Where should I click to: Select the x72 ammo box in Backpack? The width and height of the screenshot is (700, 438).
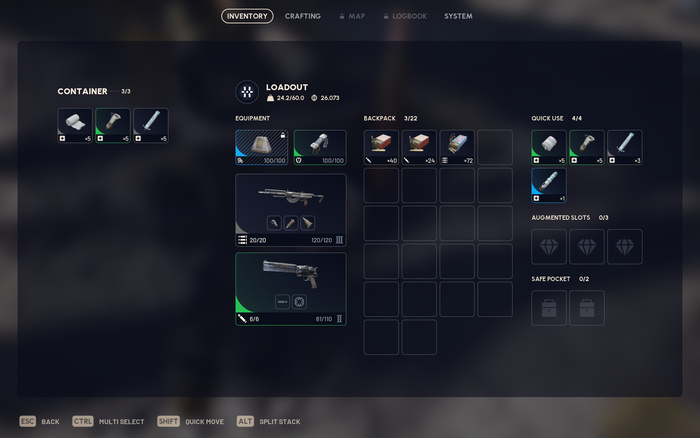(x=457, y=147)
